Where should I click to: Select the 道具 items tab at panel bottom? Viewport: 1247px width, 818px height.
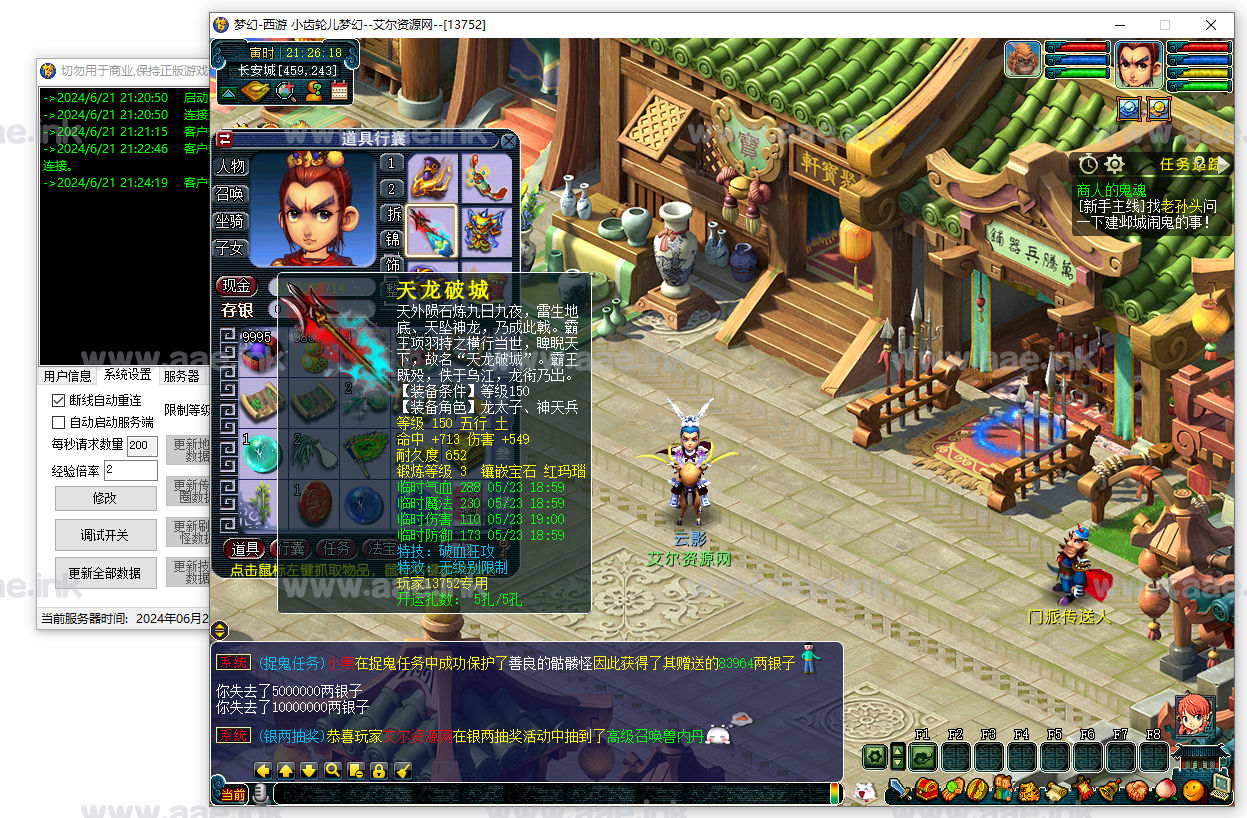(x=245, y=548)
